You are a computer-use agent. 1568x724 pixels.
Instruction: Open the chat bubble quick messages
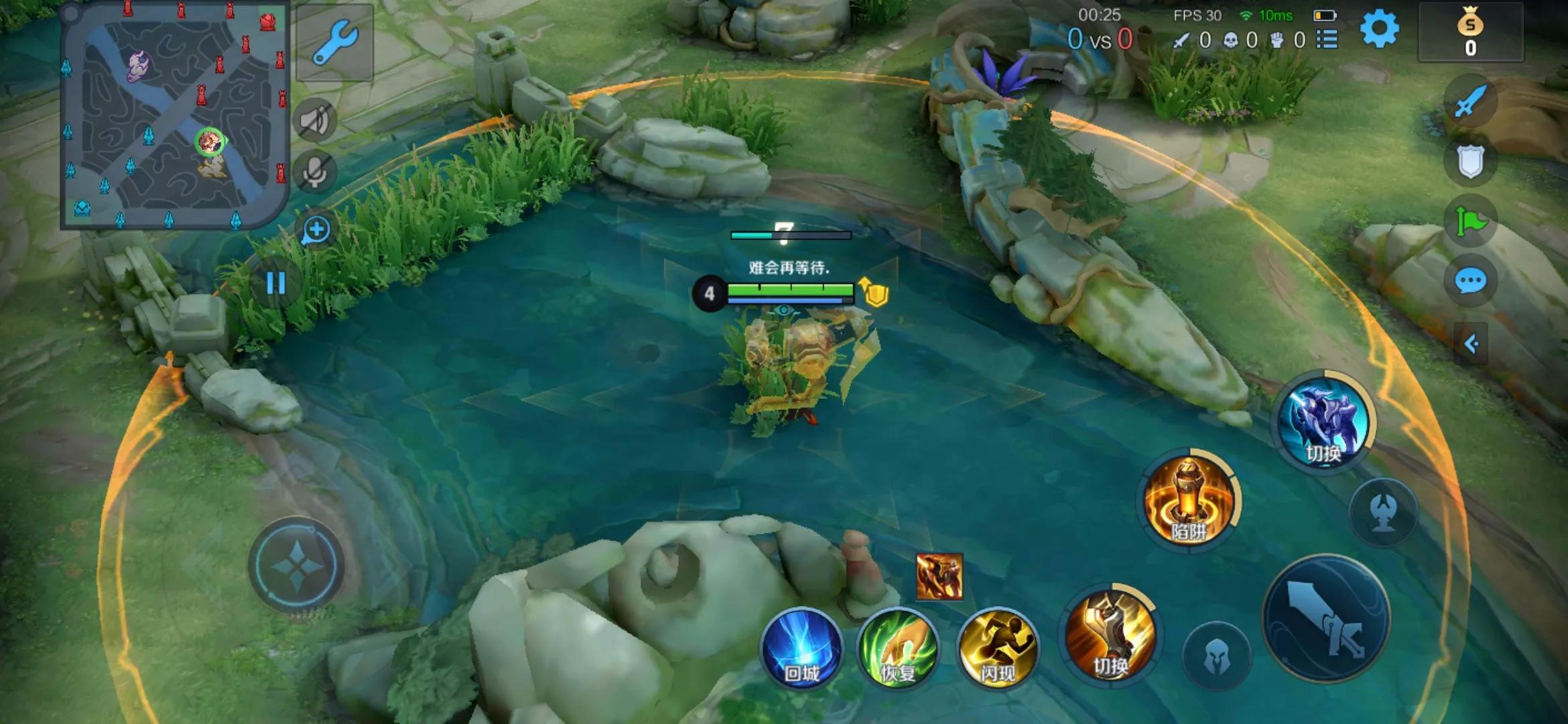tap(1470, 282)
